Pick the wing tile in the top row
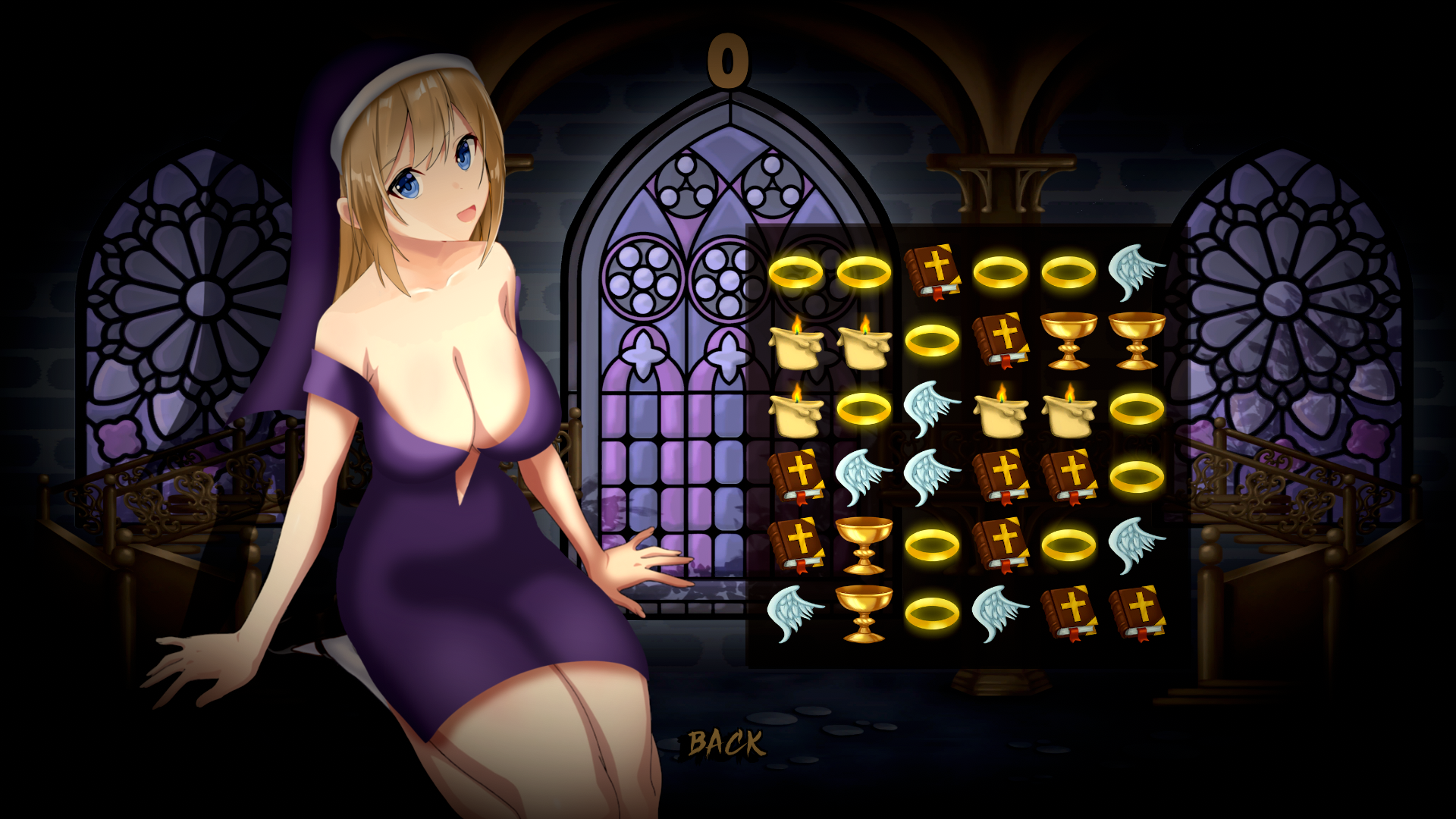Image resolution: width=1456 pixels, height=819 pixels. (1135, 271)
